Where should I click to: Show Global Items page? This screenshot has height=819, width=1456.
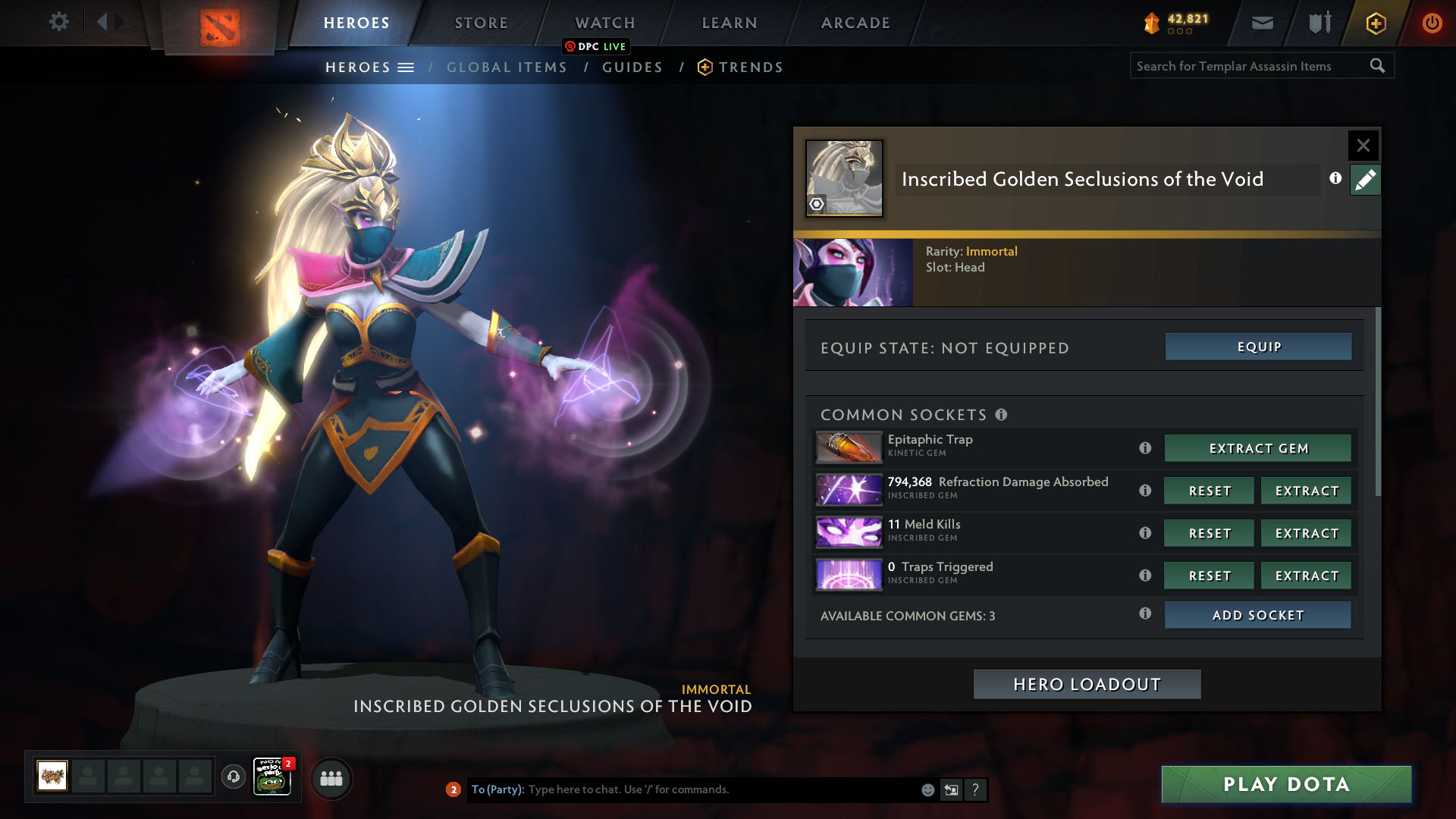point(507,67)
